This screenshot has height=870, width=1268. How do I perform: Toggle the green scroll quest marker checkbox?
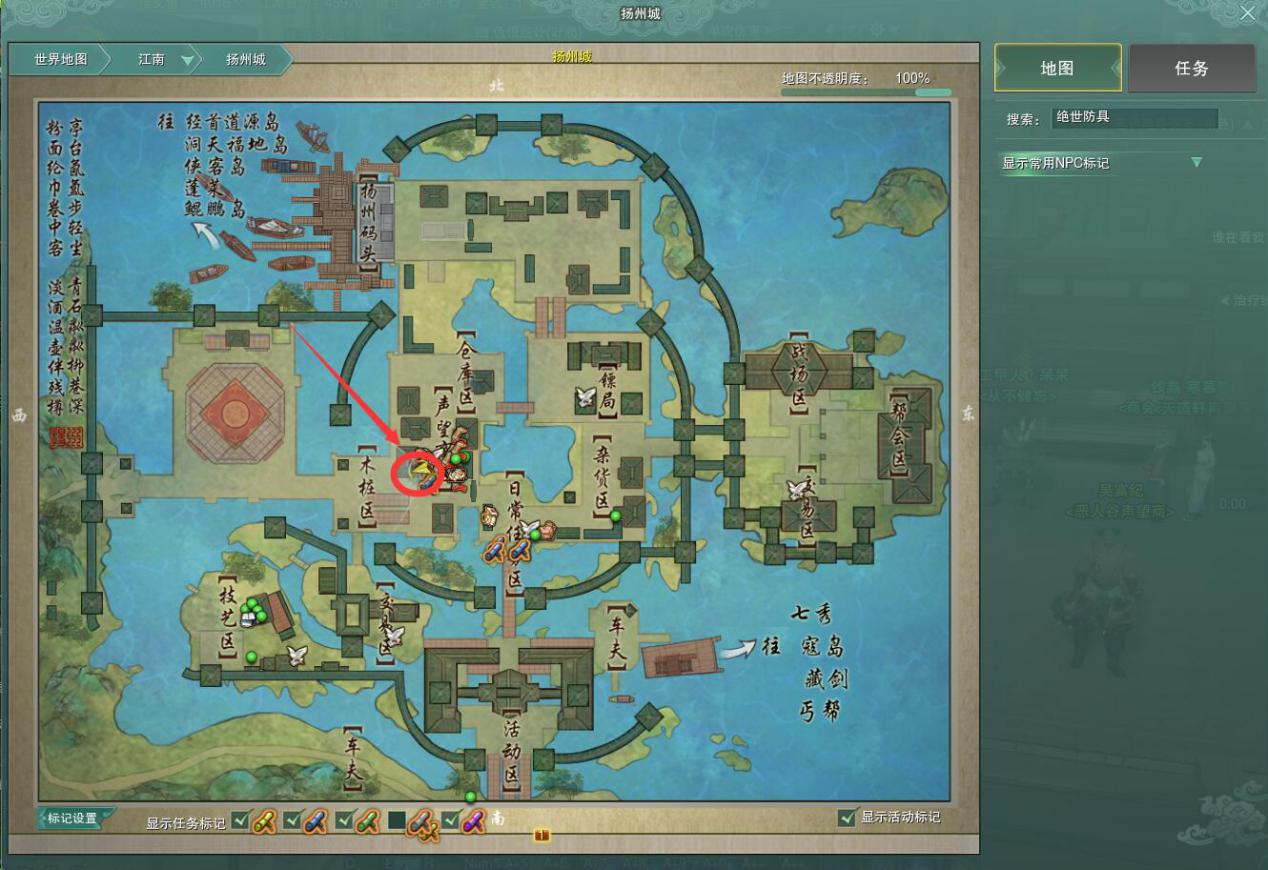tap(344, 821)
